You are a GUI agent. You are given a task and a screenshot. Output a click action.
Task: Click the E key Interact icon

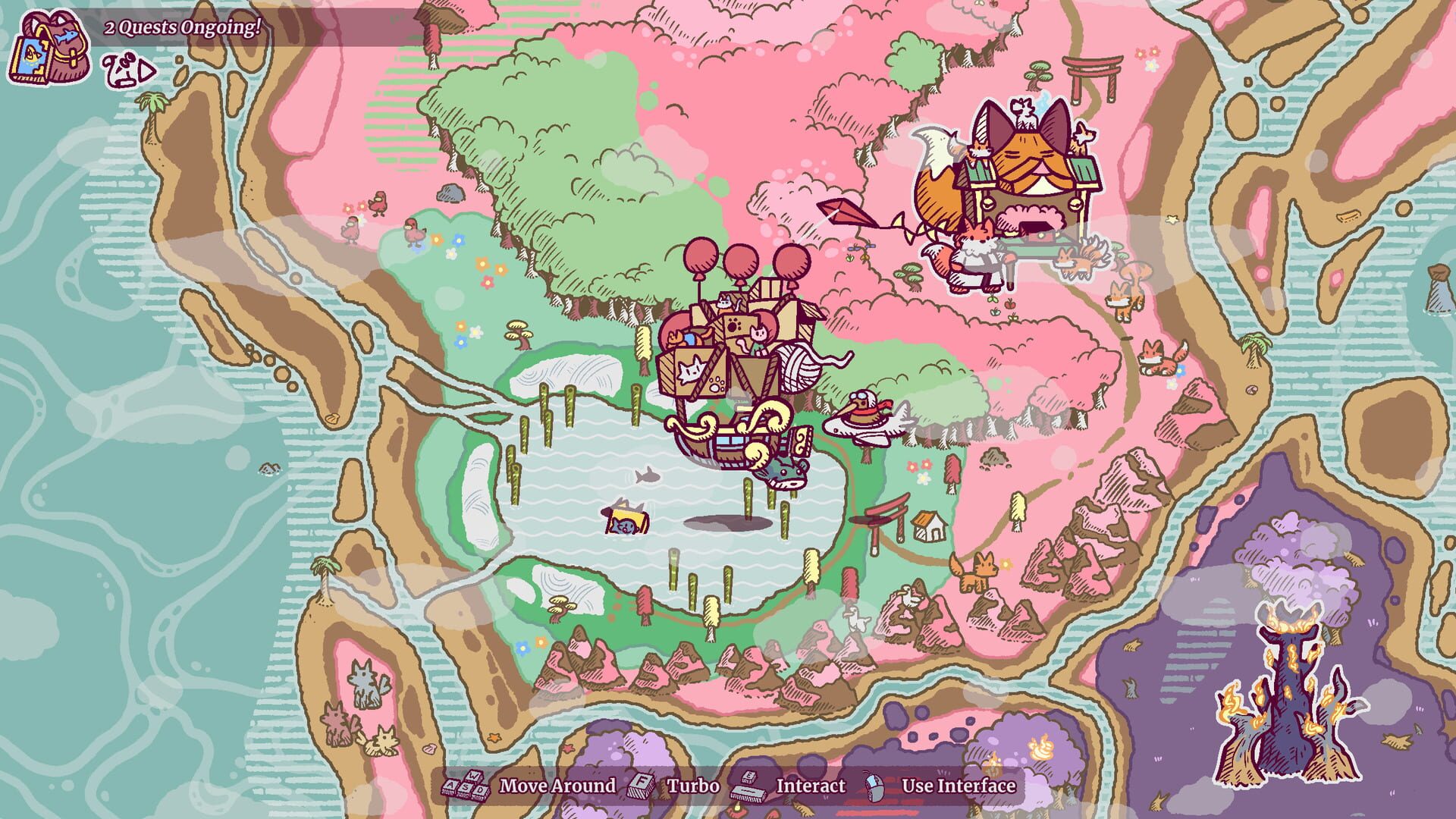tap(747, 786)
